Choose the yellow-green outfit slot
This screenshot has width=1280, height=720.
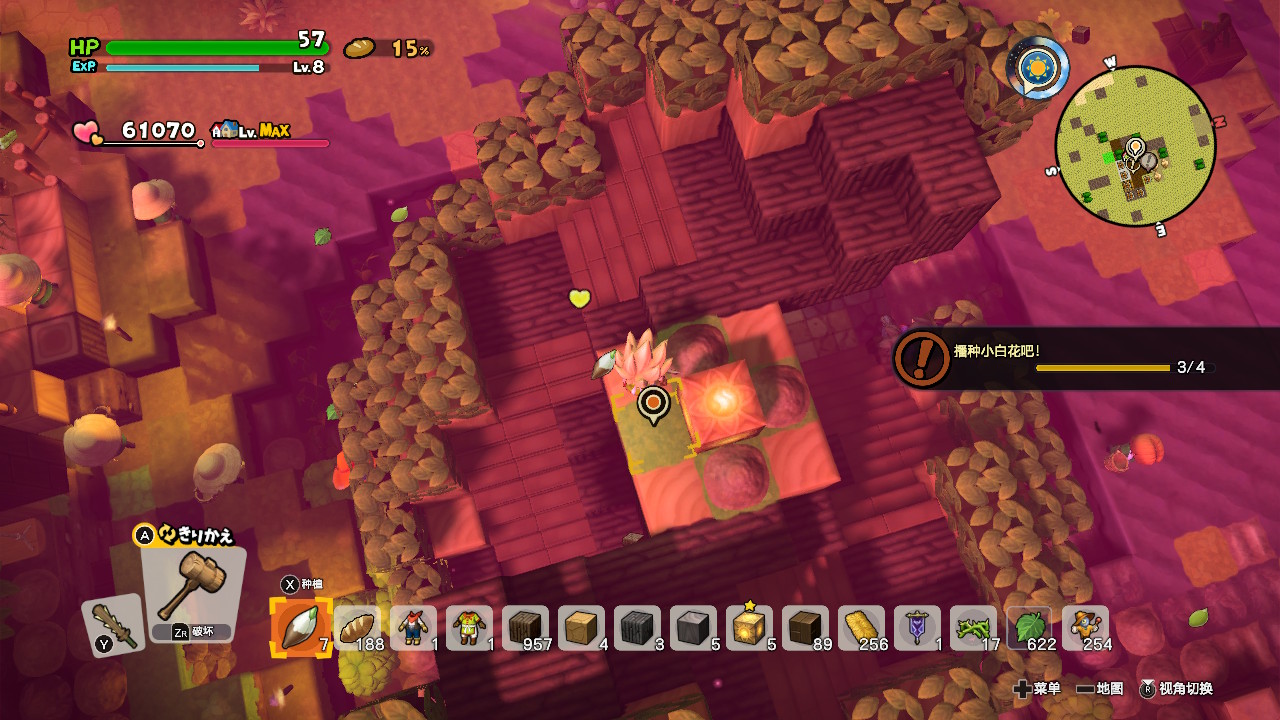[469, 628]
